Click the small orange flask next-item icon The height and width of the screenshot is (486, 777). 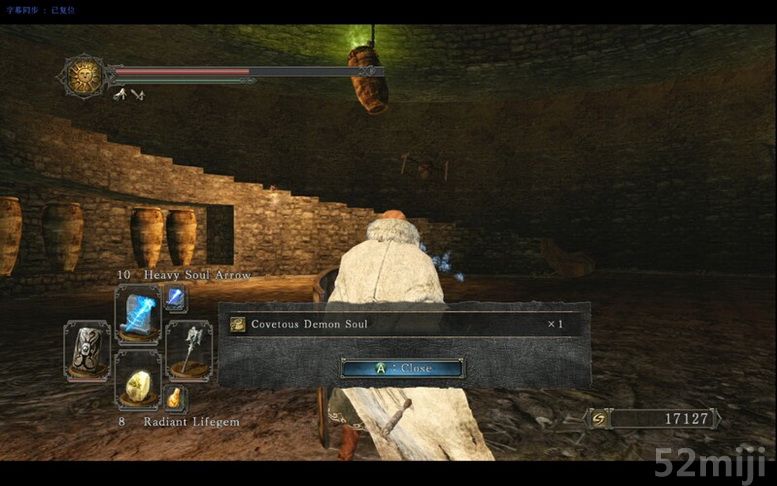tap(175, 398)
